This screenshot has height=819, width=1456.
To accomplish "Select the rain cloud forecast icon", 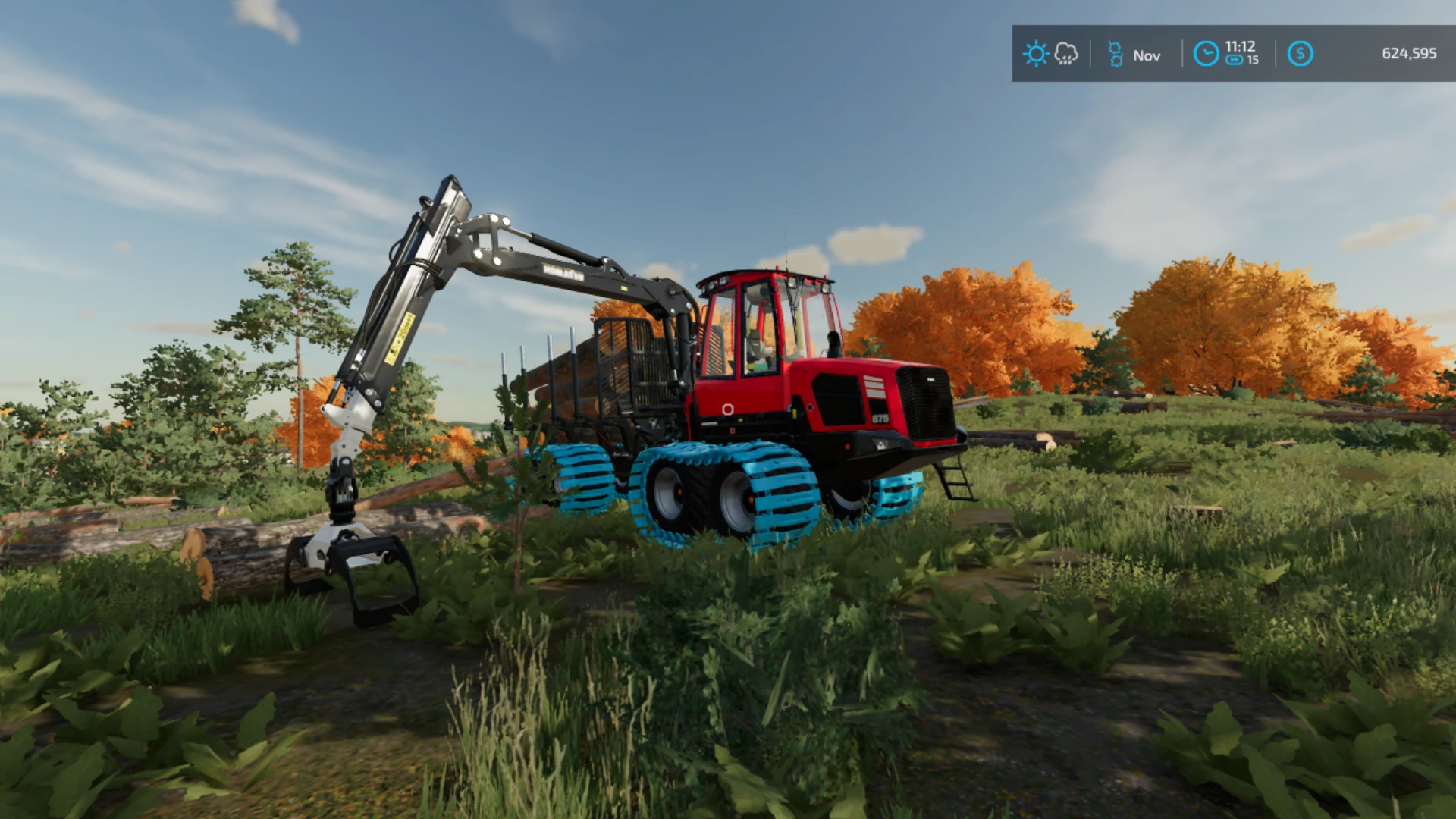I will pyautogui.click(x=1066, y=54).
